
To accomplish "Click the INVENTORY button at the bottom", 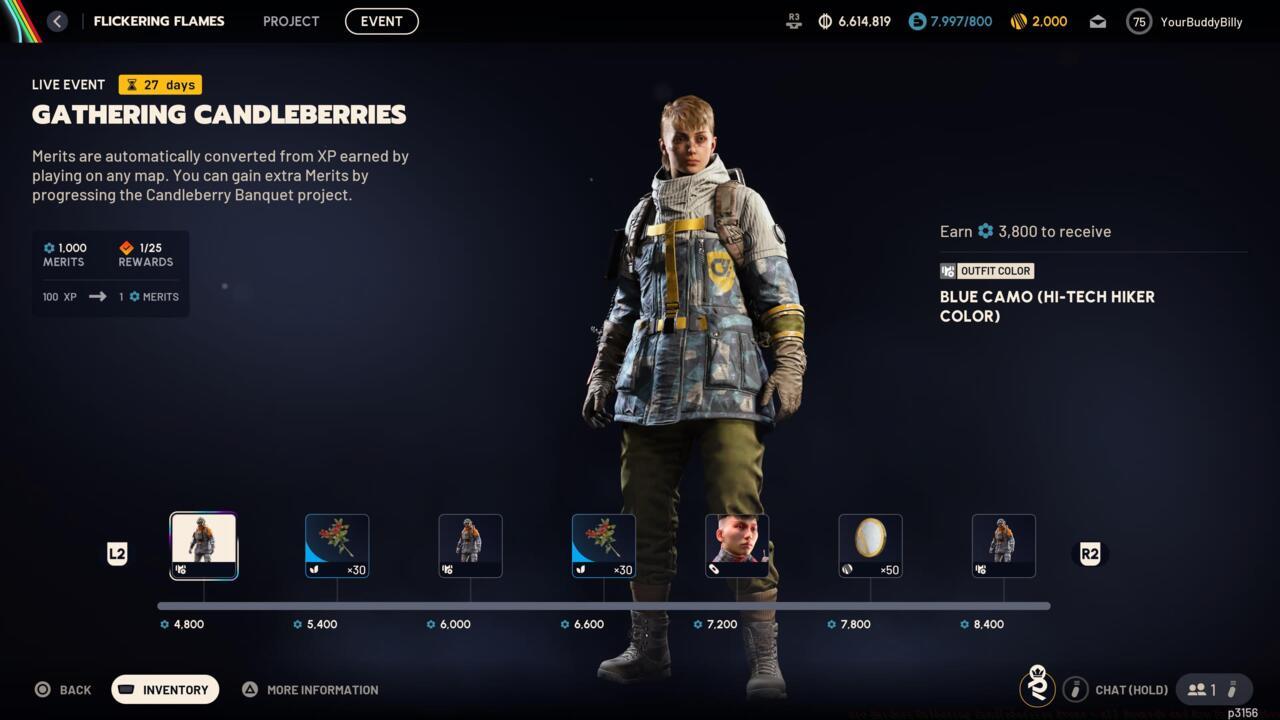I will click(x=164, y=689).
